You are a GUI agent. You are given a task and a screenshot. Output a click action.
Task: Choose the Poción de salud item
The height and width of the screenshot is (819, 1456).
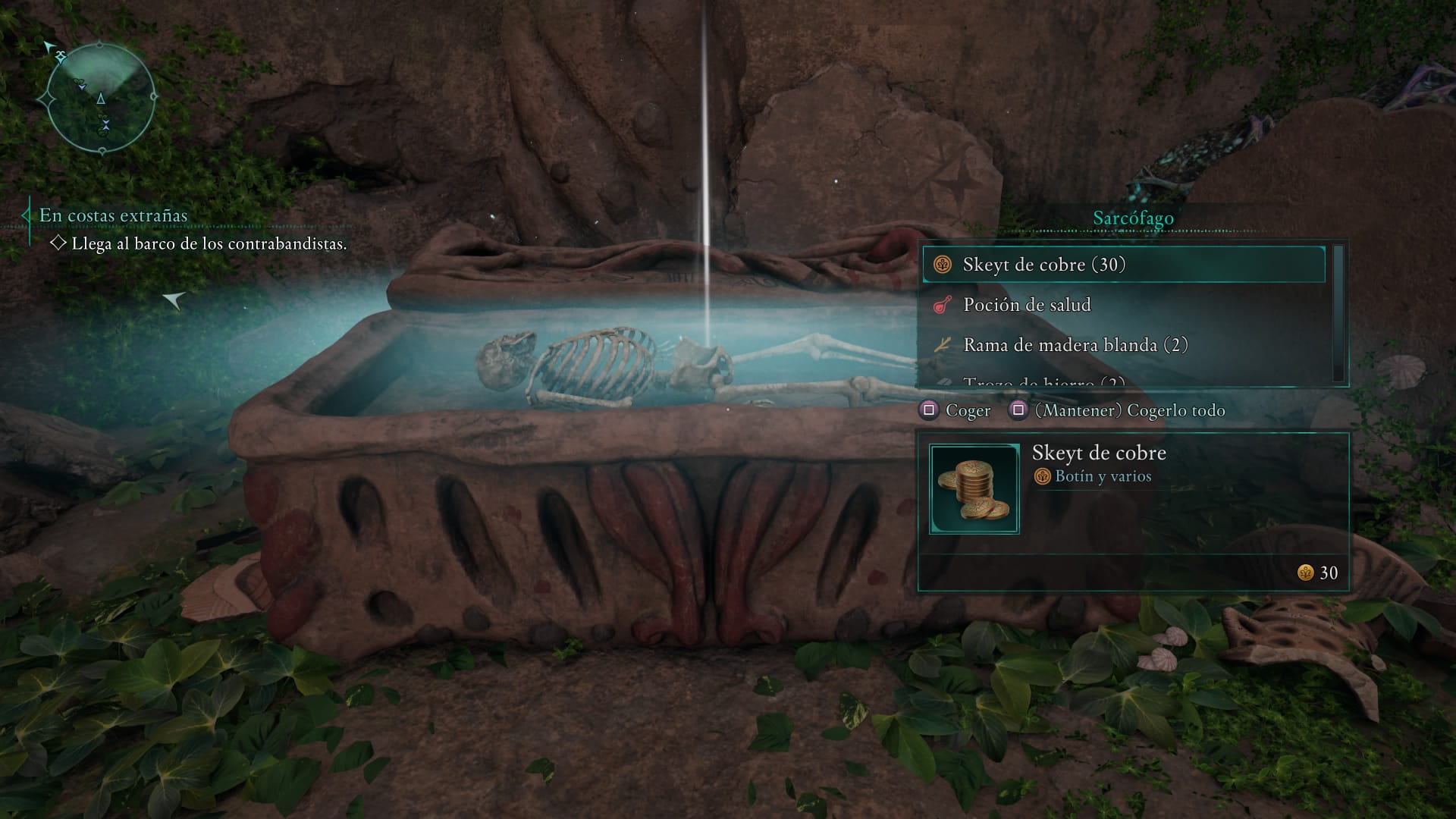click(1122, 305)
